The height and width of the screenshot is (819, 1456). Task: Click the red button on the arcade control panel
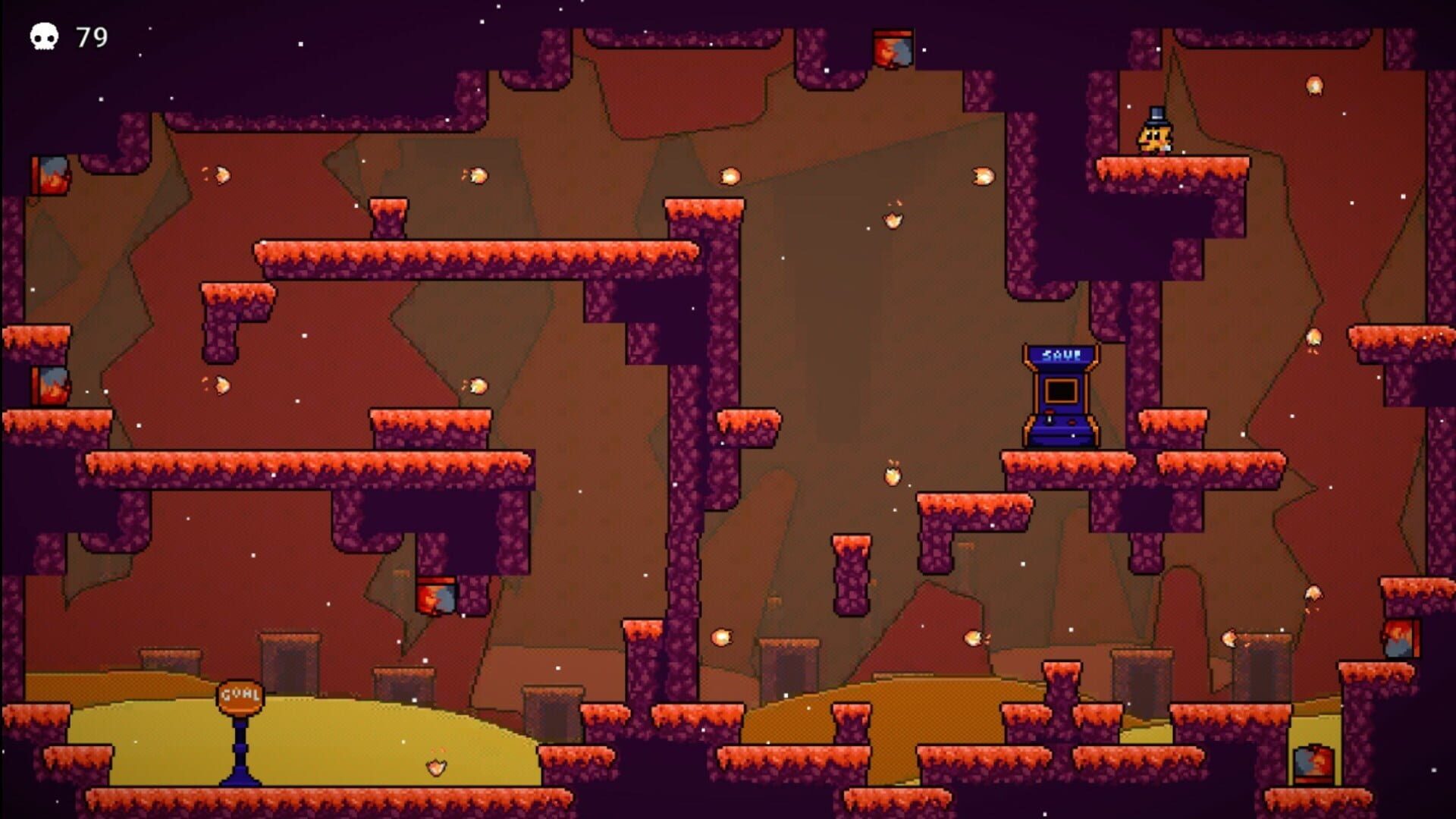pyautogui.click(x=1072, y=422)
